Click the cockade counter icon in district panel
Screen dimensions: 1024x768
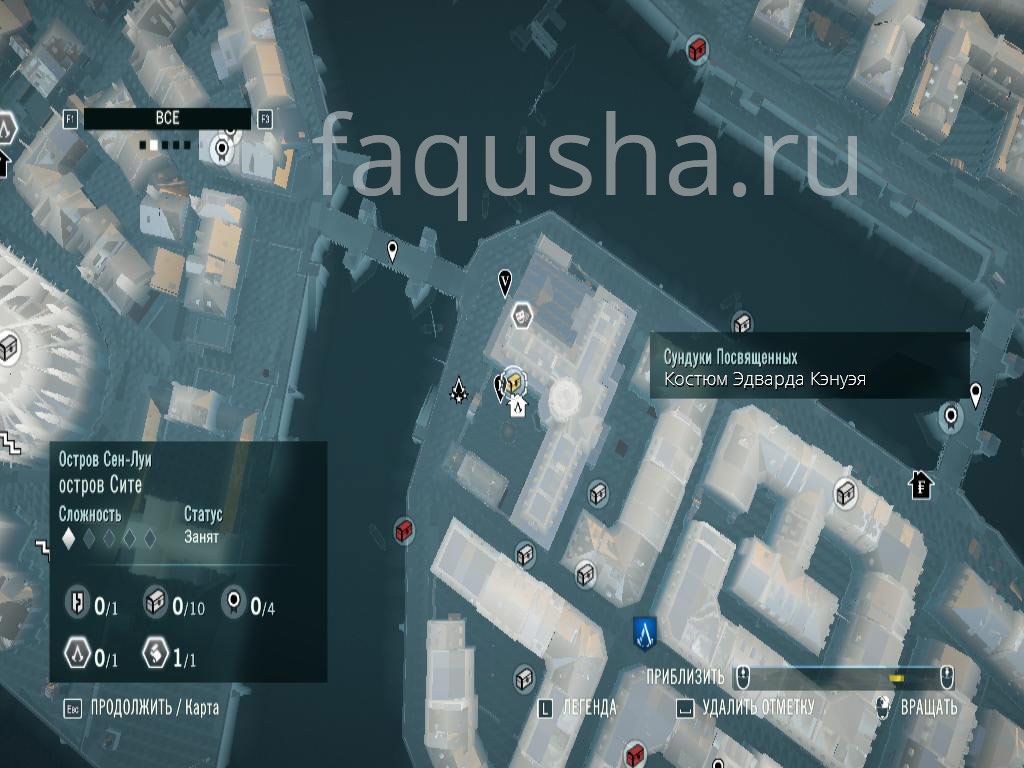(x=233, y=602)
